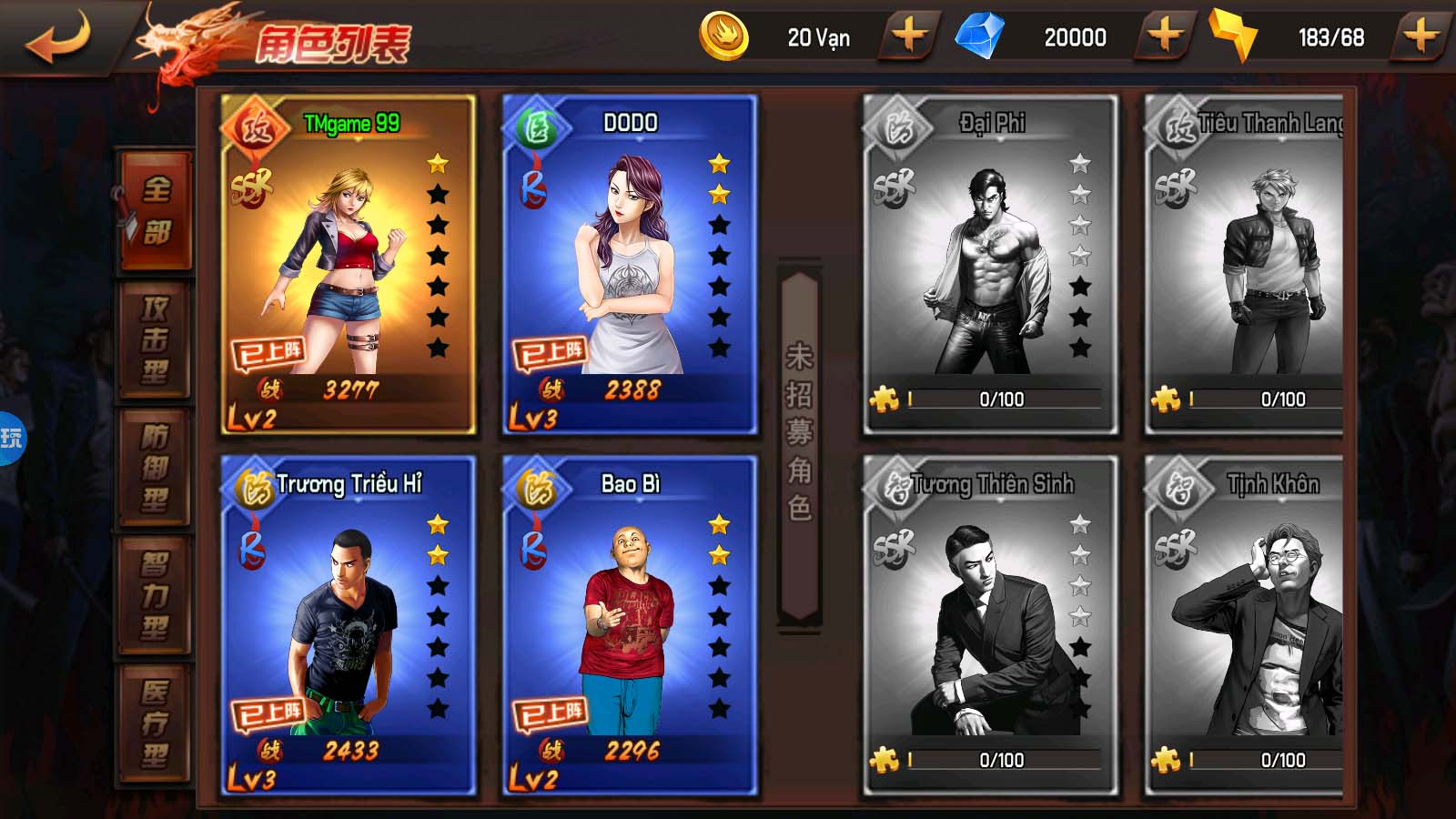The height and width of the screenshot is (819, 1456).
Task: Buy more blue diamonds
Action: [1165, 37]
